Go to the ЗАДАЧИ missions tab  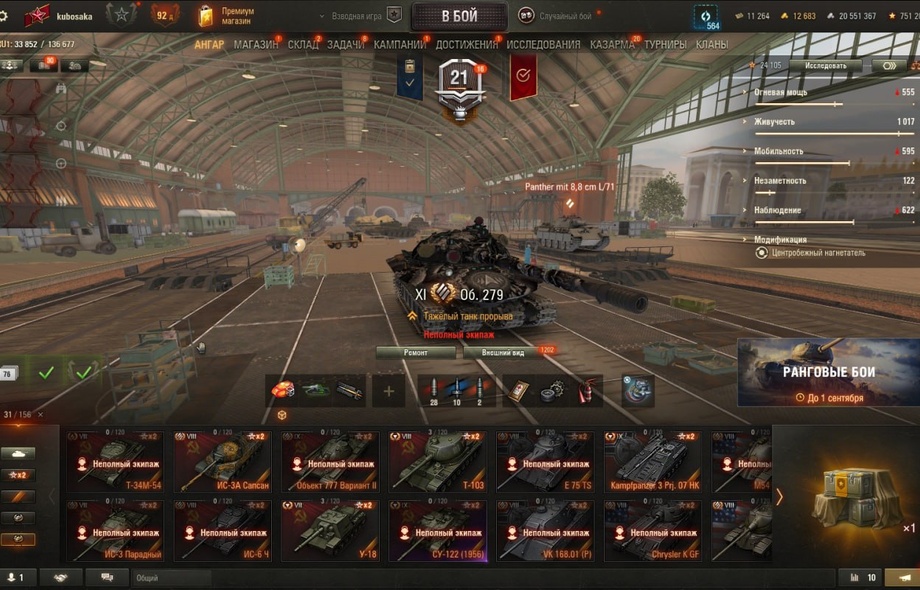(x=346, y=45)
